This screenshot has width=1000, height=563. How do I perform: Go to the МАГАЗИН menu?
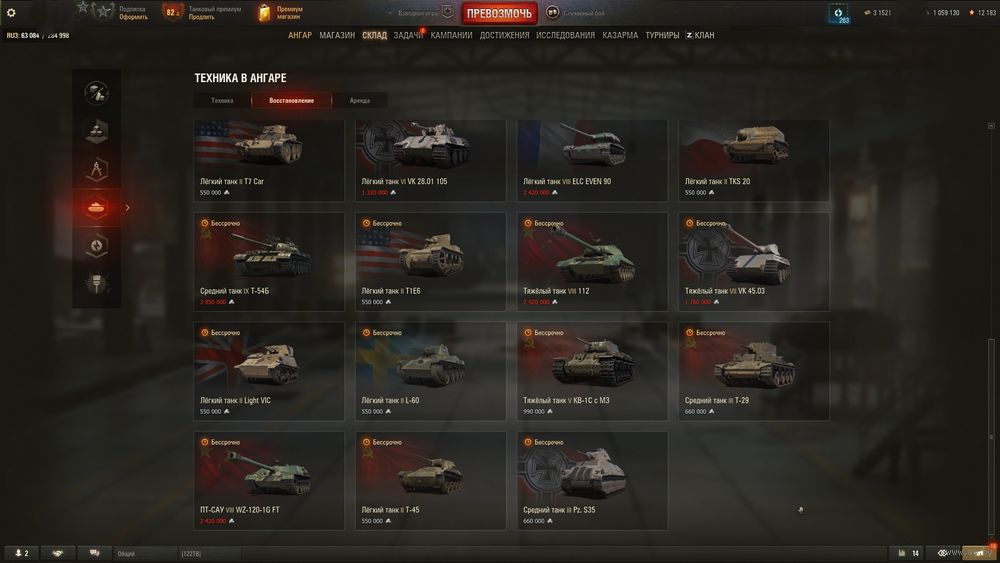[337, 35]
